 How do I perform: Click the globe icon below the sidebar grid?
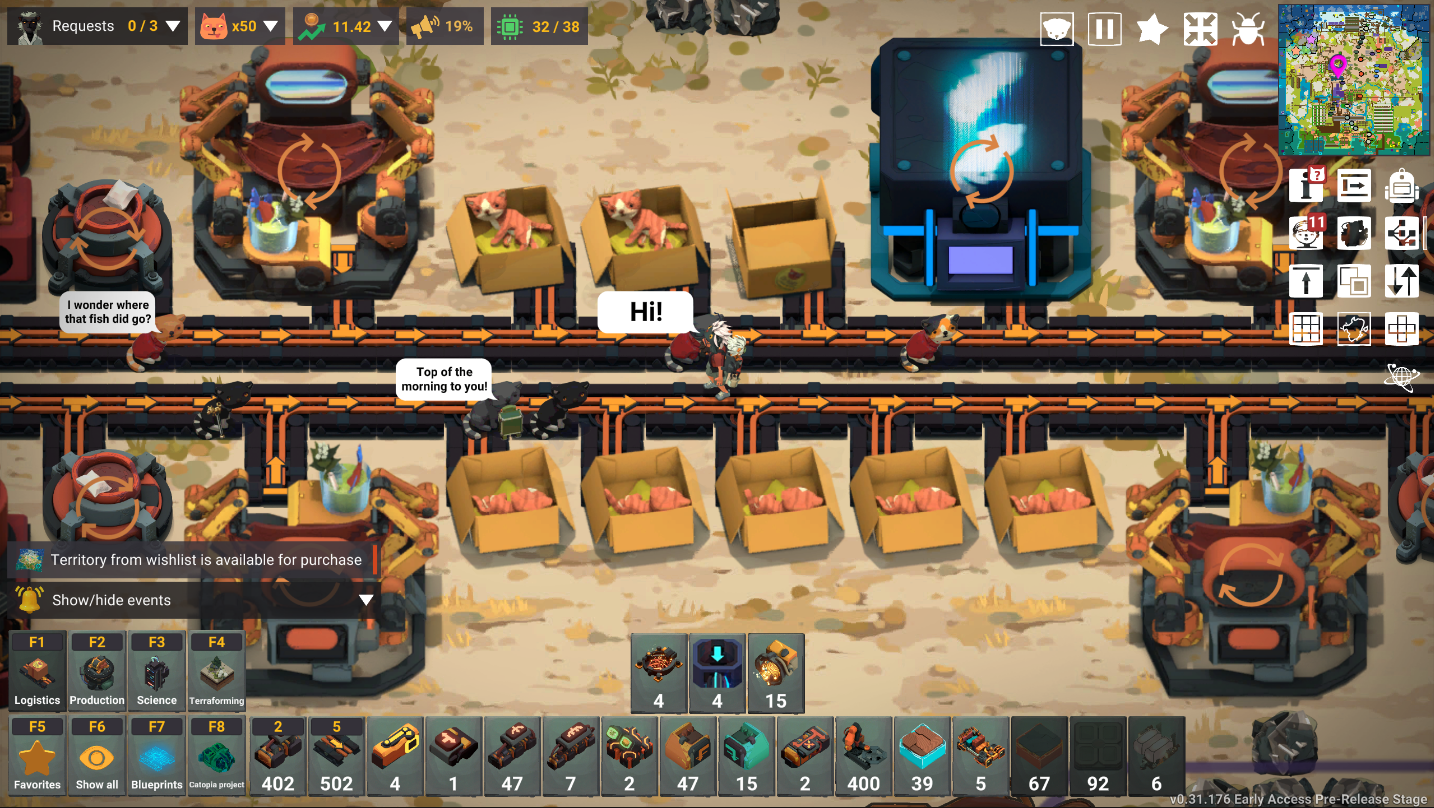(1402, 376)
